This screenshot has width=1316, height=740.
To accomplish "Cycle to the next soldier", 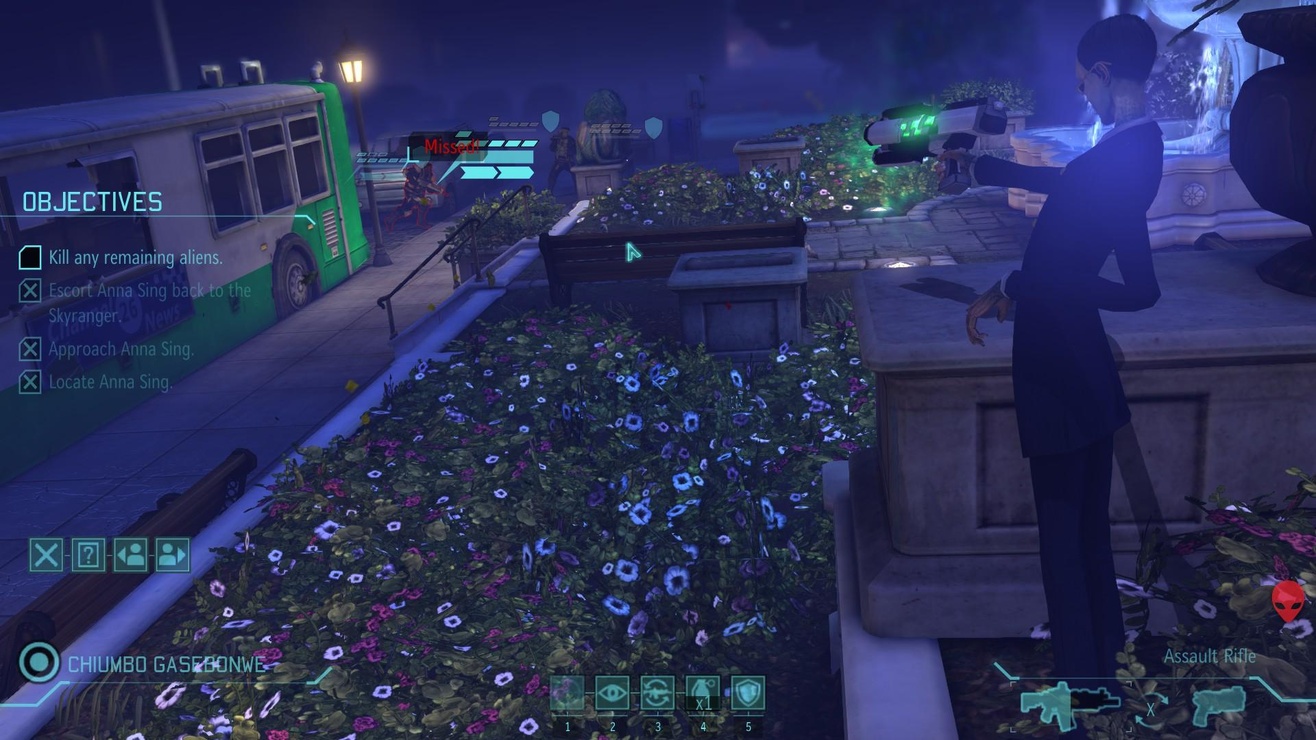I will tap(172, 555).
